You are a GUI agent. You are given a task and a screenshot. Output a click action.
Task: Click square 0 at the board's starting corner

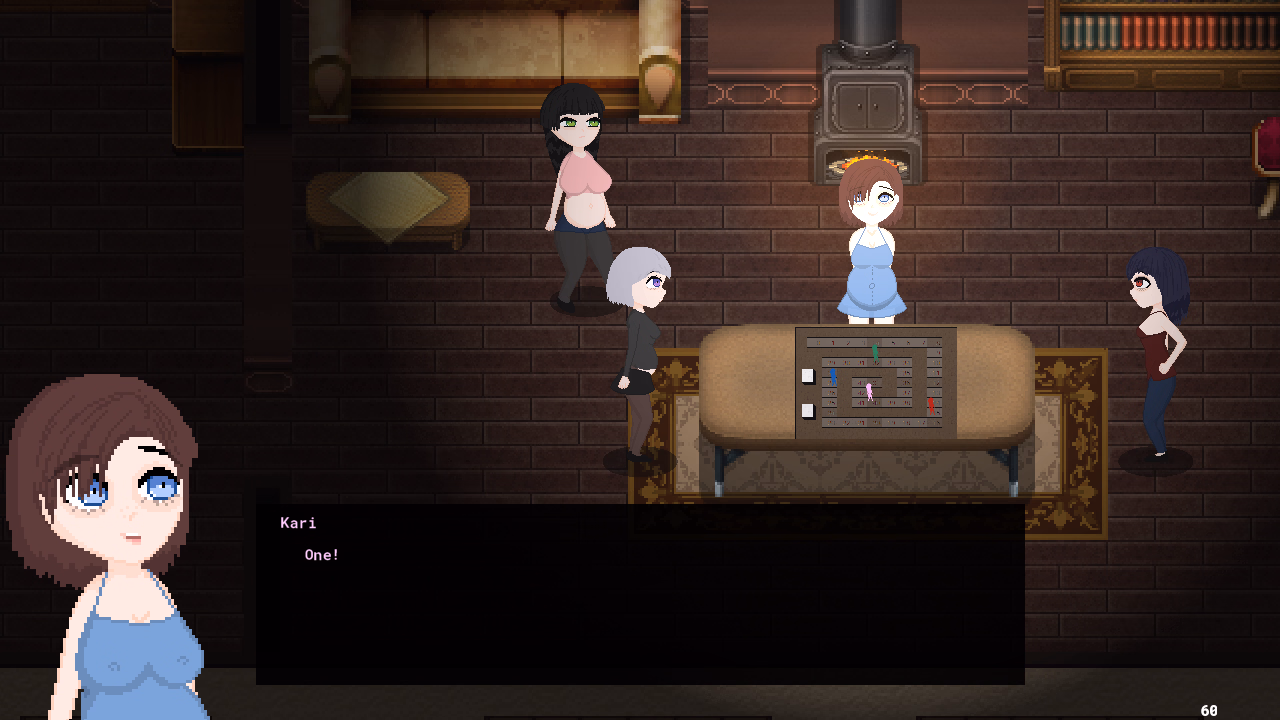click(817, 343)
